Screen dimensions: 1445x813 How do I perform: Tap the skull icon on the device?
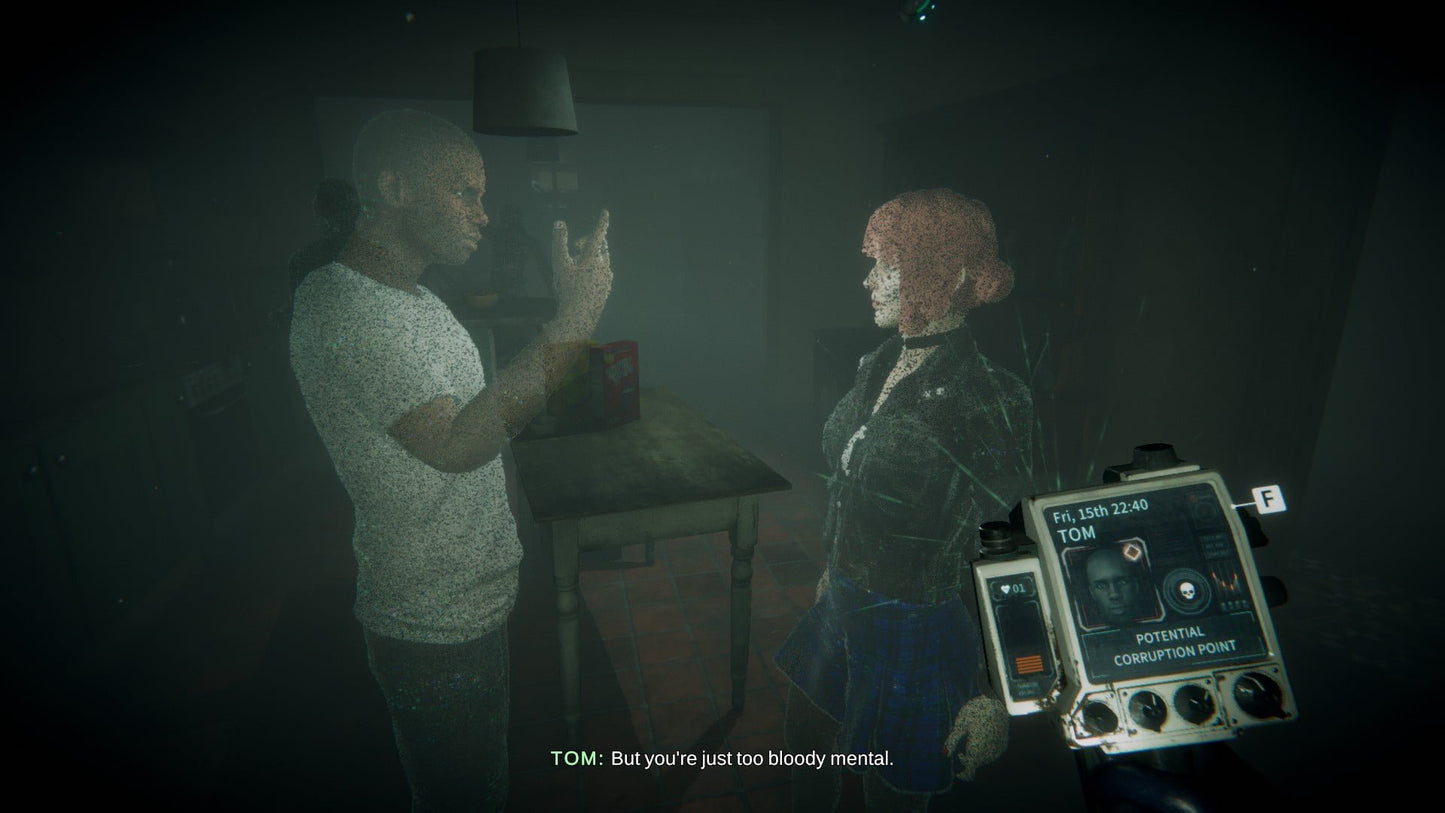click(1187, 589)
